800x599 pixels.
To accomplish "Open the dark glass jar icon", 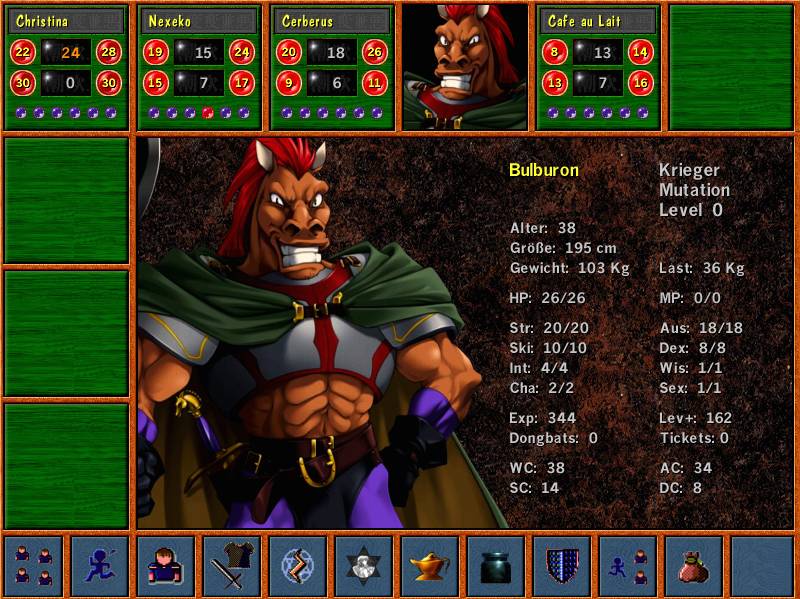I will [x=496, y=566].
